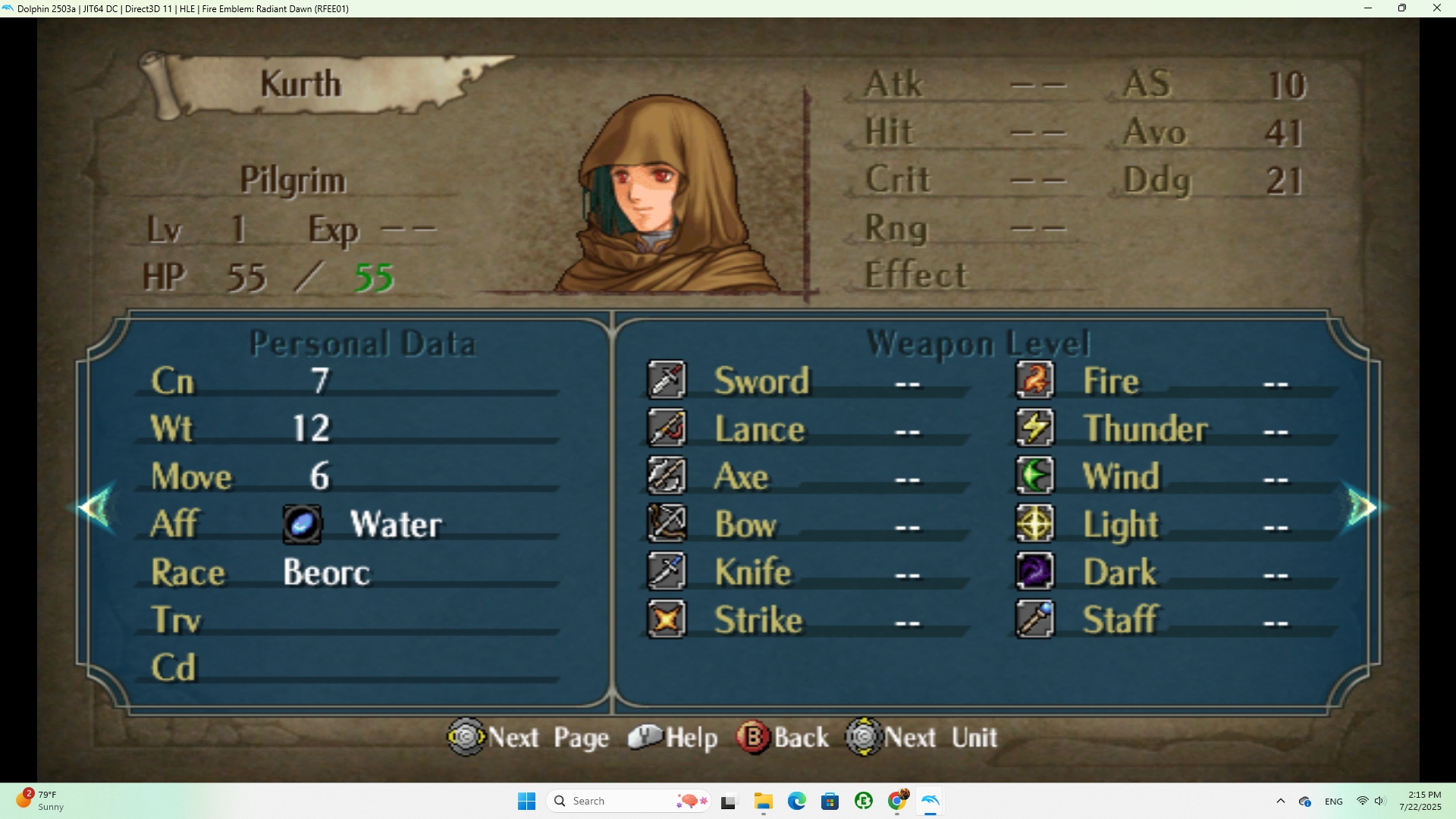Select the Fire magic level icon
The image size is (1456, 819).
(1034, 380)
